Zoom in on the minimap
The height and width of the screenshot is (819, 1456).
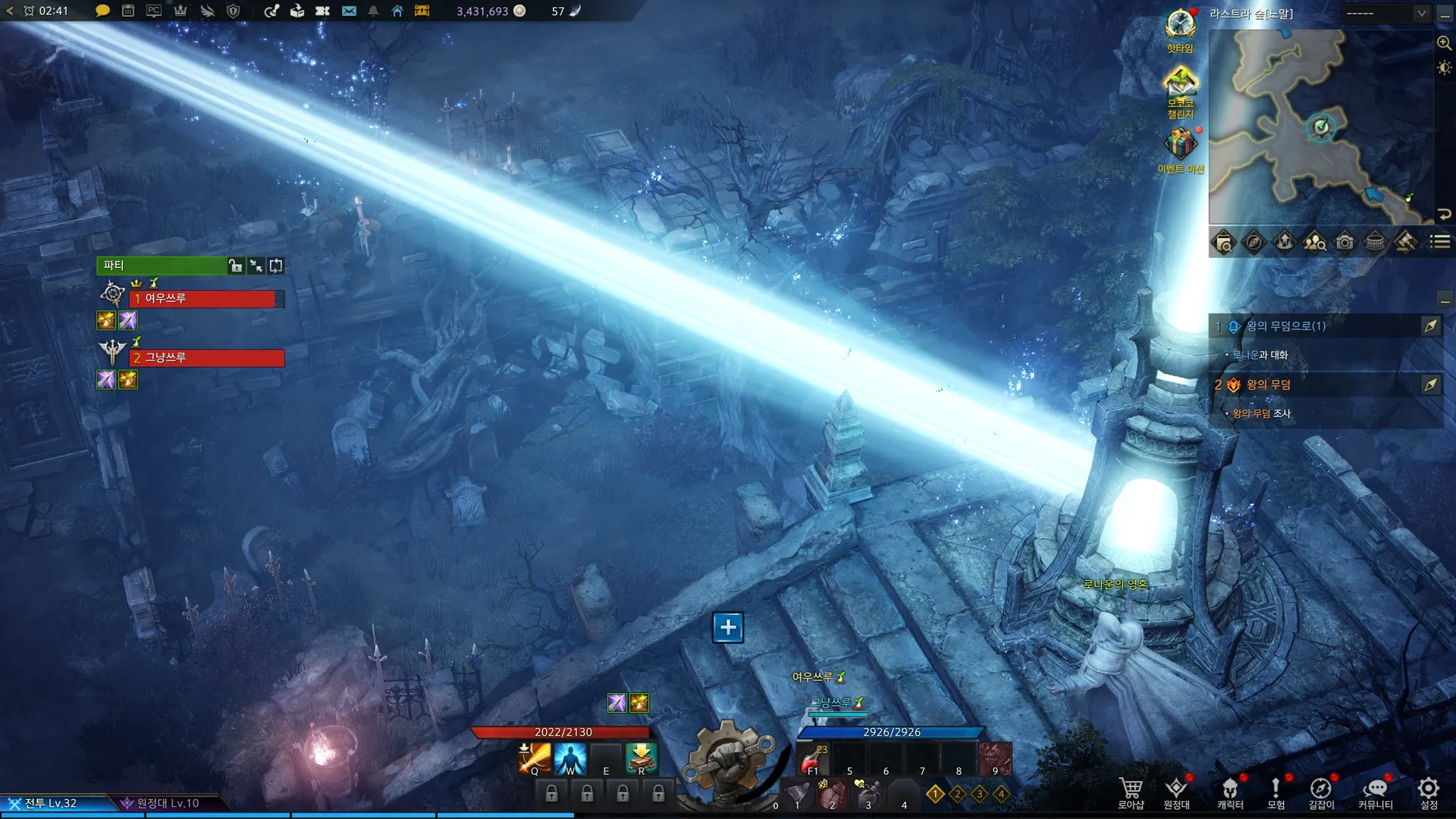point(1444,43)
